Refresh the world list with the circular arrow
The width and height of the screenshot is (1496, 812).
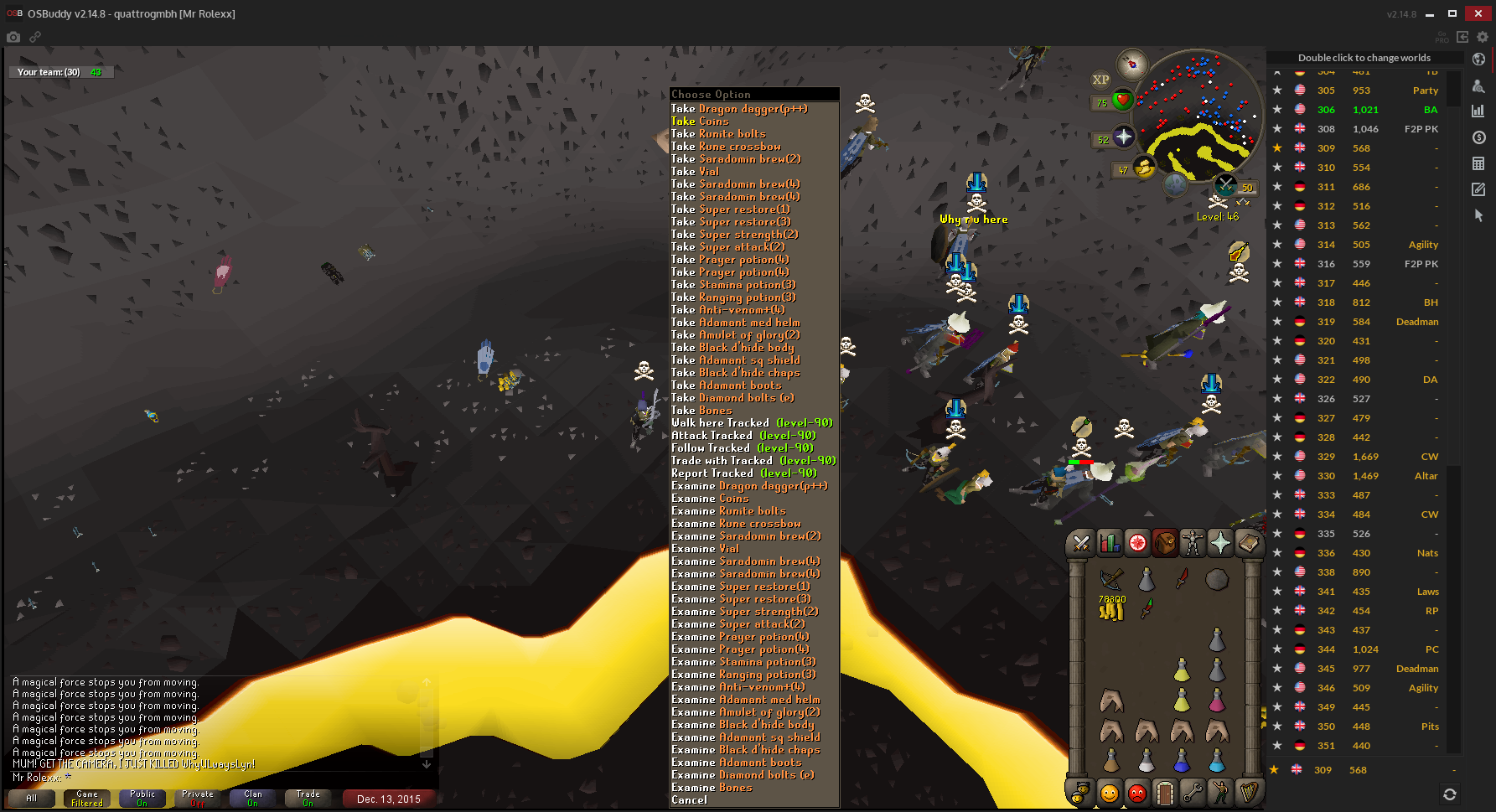pyautogui.click(x=1451, y=793)
